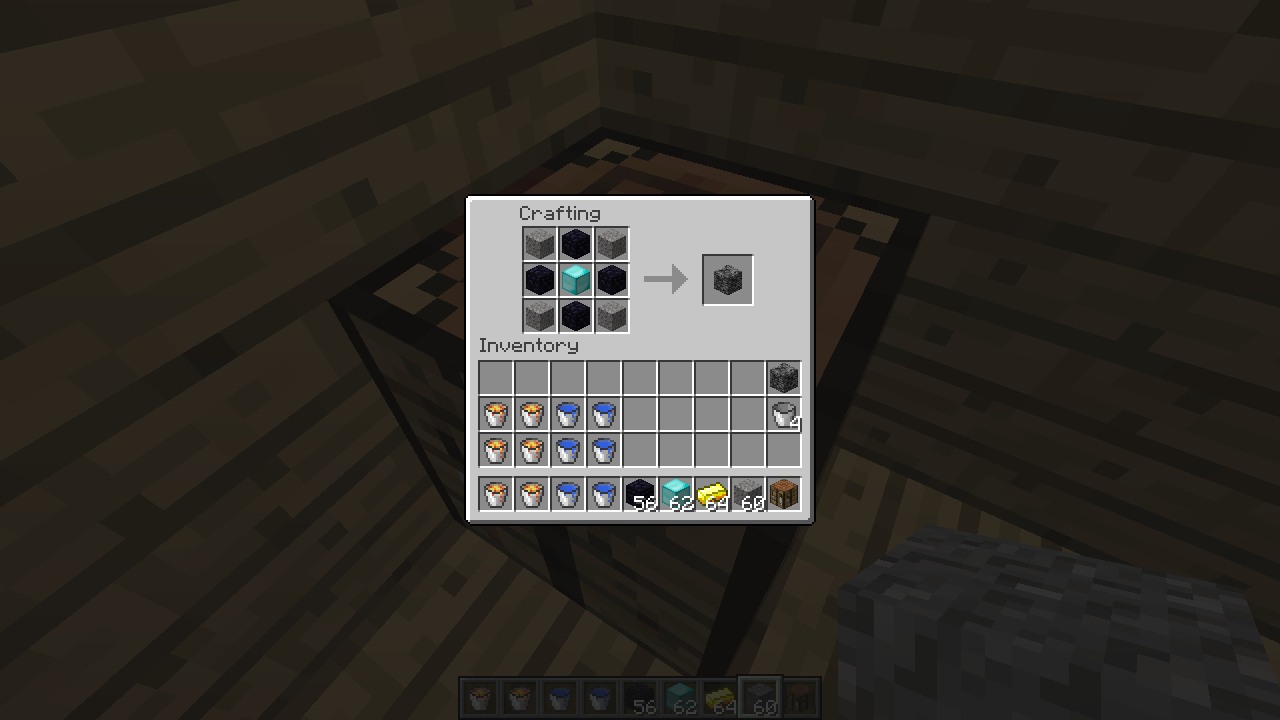Pick up the diamond block in the grid center

click(x=575, y=280)
